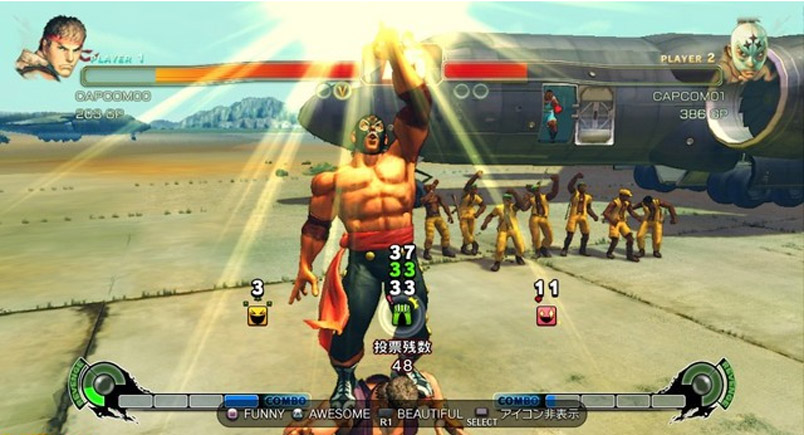Click Player 1's Ryu portrait
The height and width of the screenshot is (435, 804).
coord(48,48)
